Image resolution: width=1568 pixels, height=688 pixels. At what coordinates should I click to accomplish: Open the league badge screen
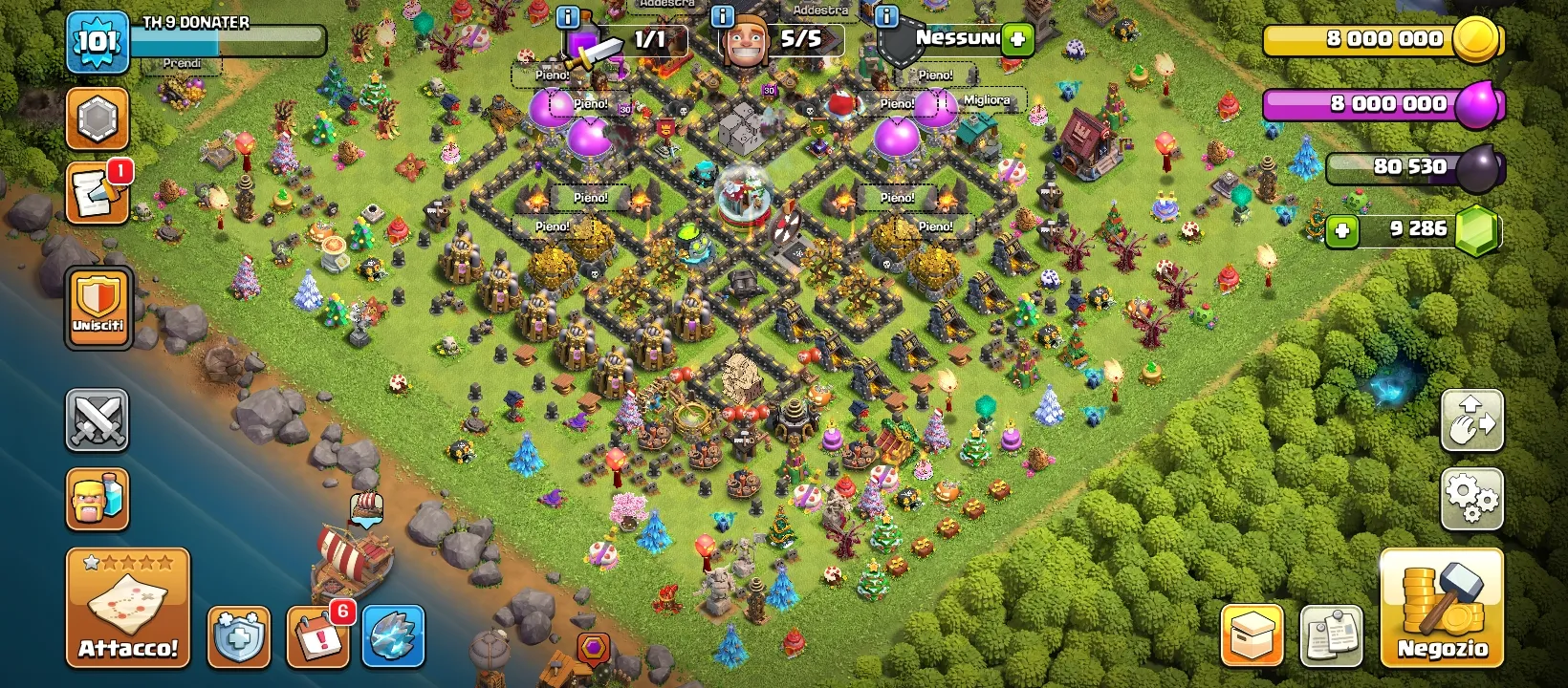(97, 118)
